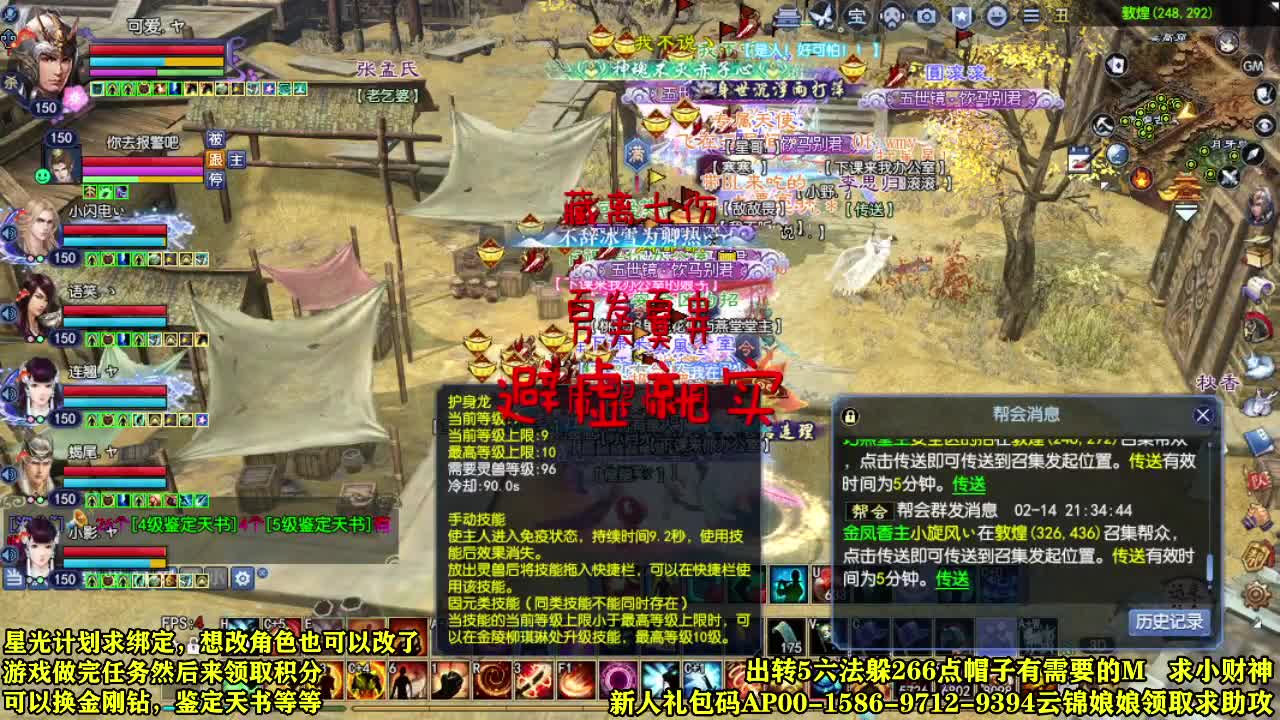Click the 传送 teleport link in guild message
The image size is (1280, 720).
pyautogui.click(x=952, y=579)
